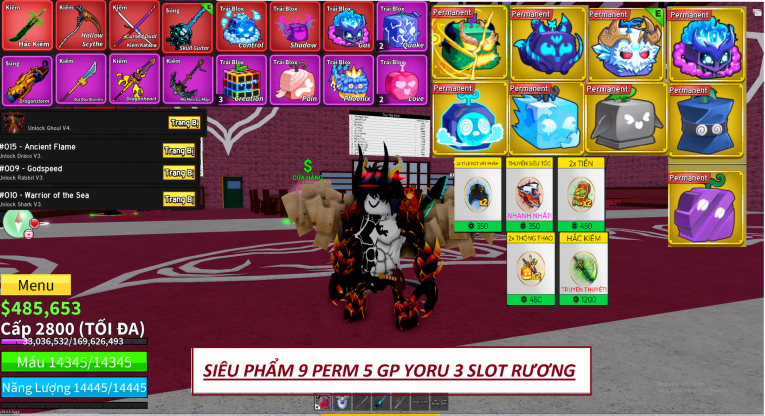Equip the Ancient Flame title
Screen dimensions: 765x416
click(180, 151)
